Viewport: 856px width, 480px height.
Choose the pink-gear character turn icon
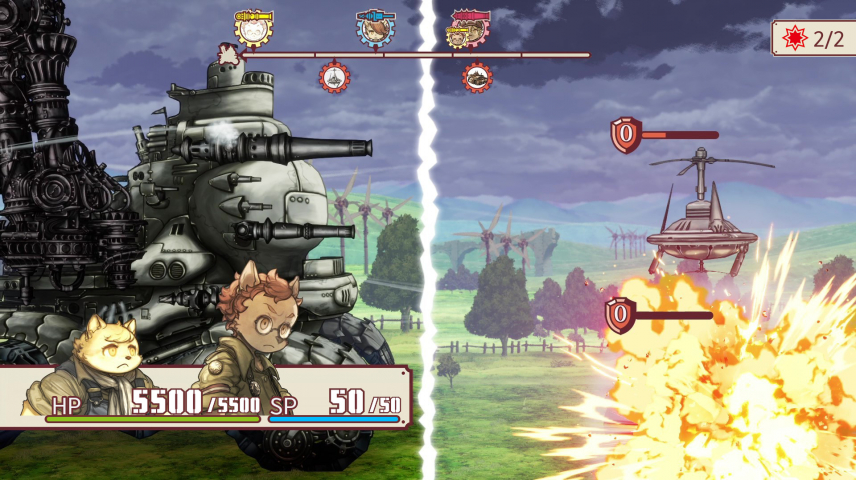[x=468, y=30]
